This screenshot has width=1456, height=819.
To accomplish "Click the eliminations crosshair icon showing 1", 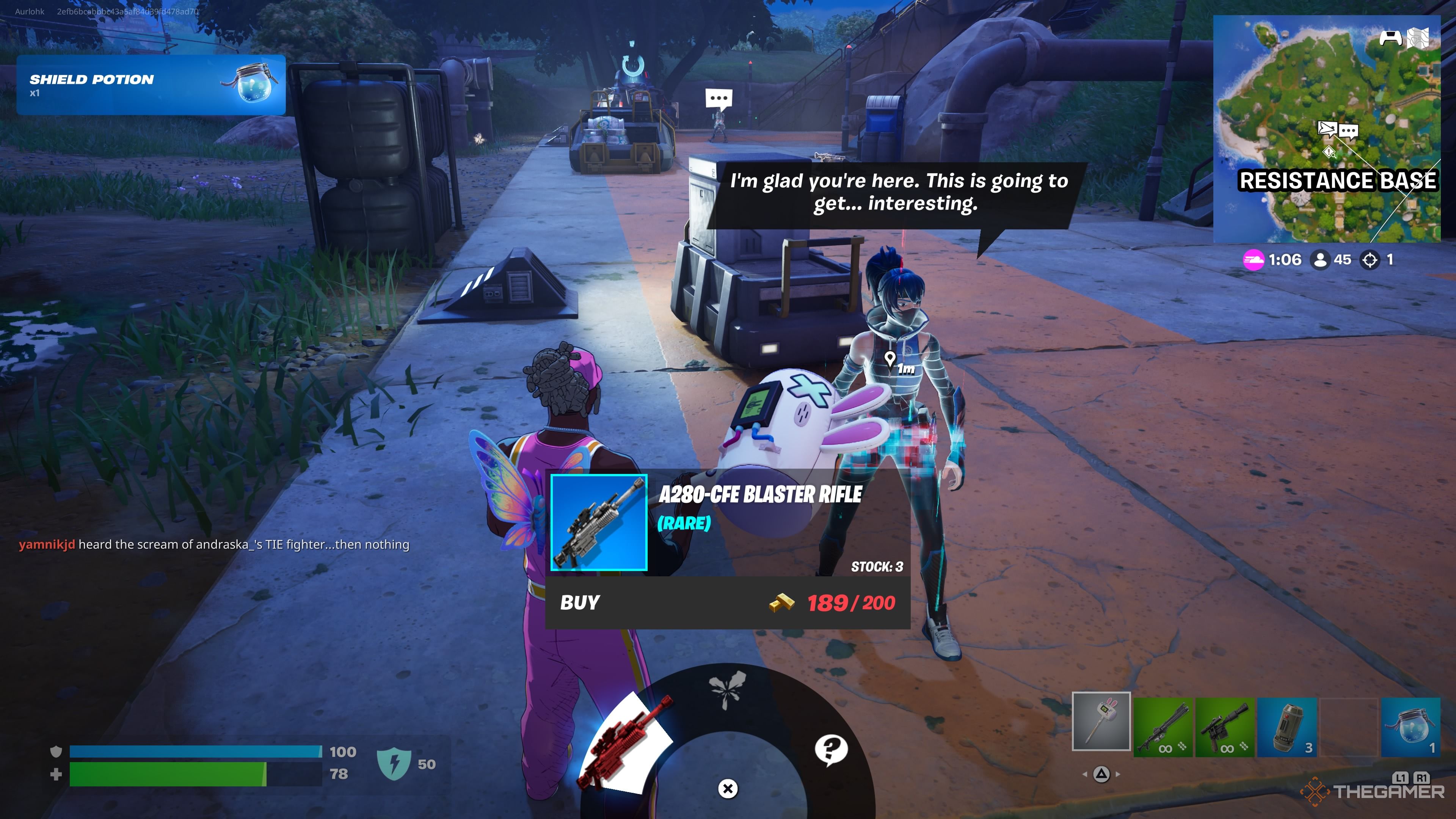I will pos(1370,260).
